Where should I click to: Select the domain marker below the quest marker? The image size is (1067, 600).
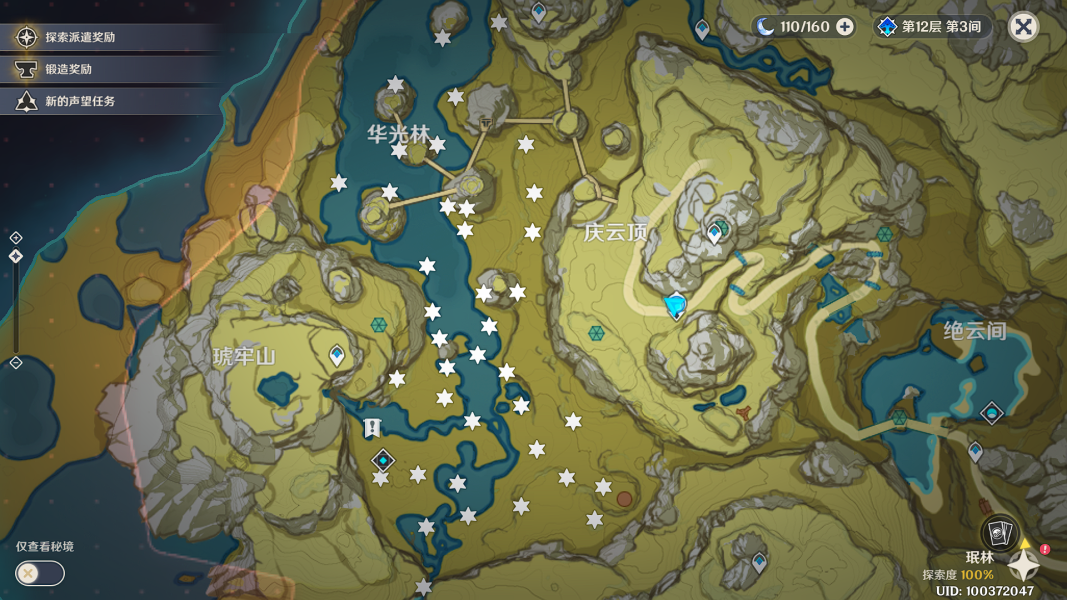[383, 460]
